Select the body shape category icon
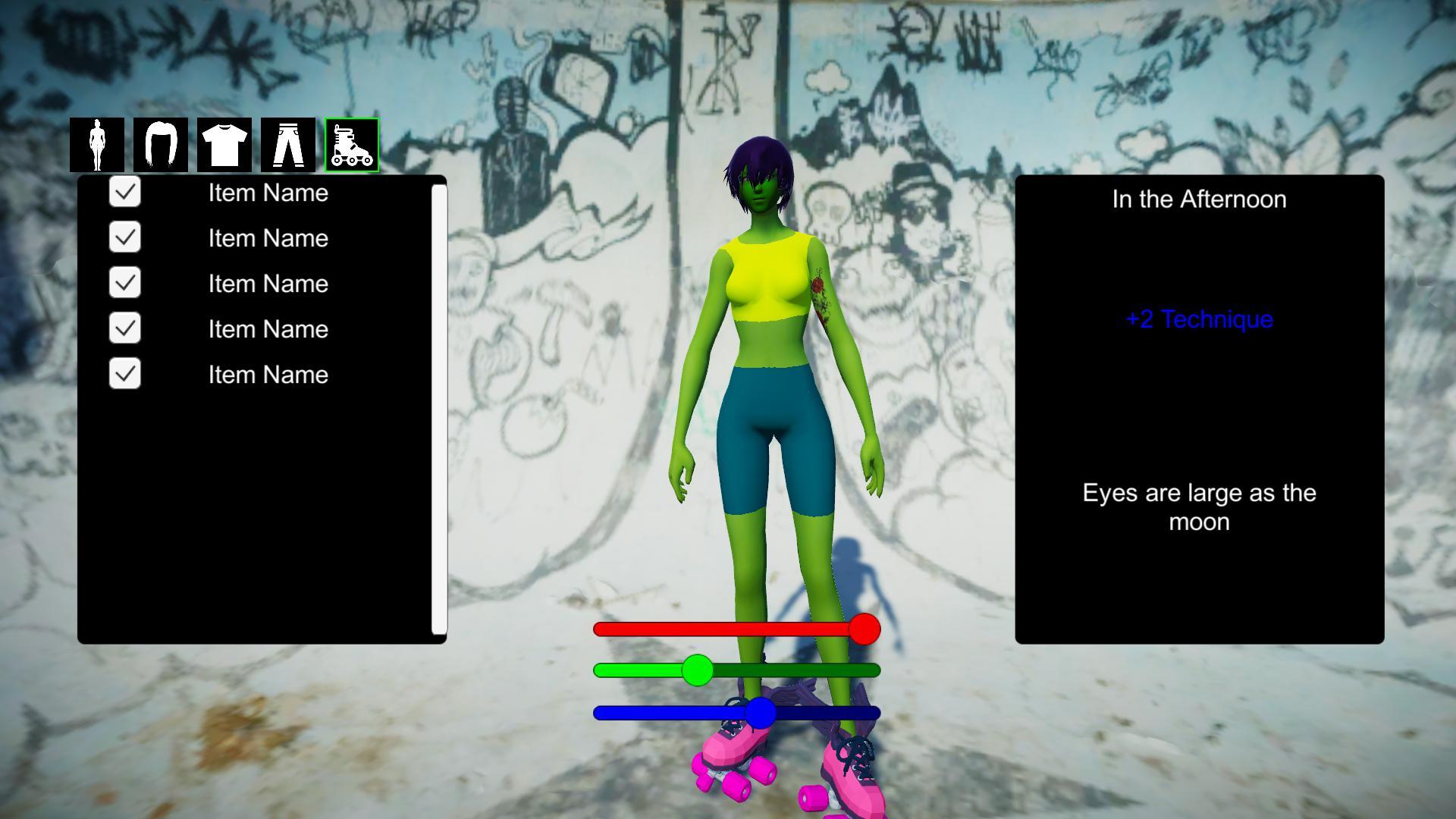Image resolution: width=1456 pixels, height=819 pixels. 99,146
